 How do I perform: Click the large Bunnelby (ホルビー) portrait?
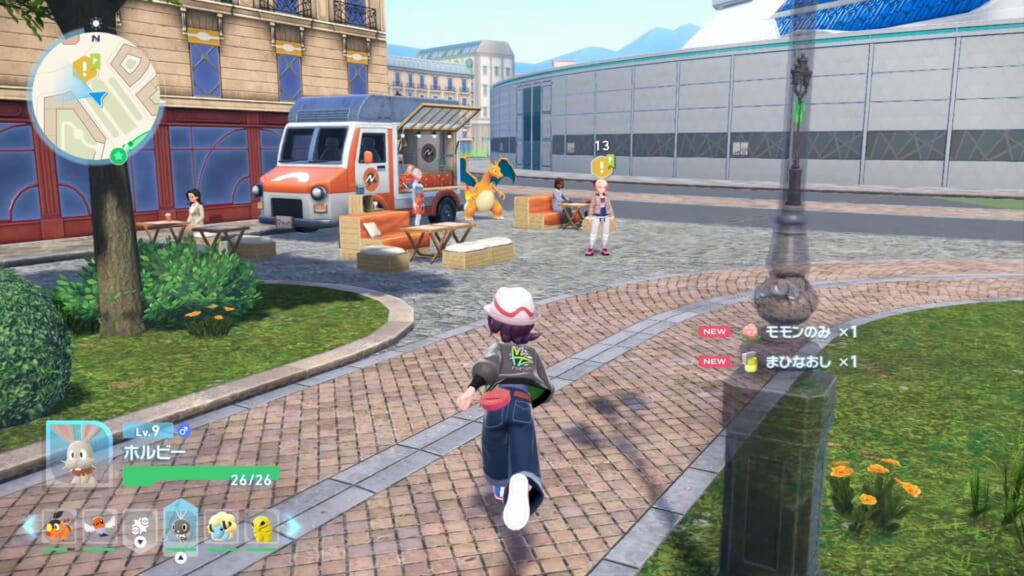78,455
